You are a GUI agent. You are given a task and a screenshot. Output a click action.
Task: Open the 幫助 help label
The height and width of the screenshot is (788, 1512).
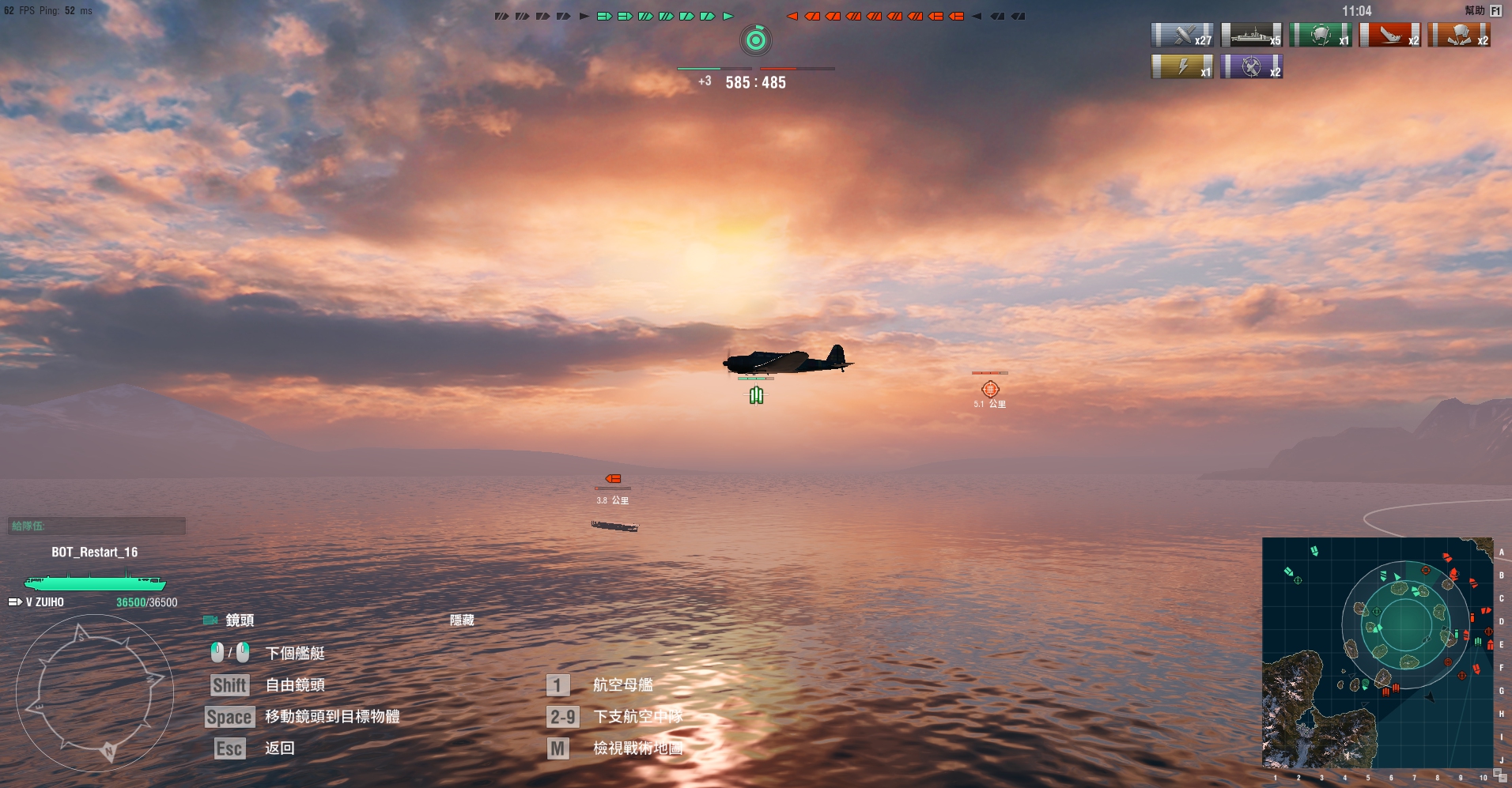[1475, 10]
